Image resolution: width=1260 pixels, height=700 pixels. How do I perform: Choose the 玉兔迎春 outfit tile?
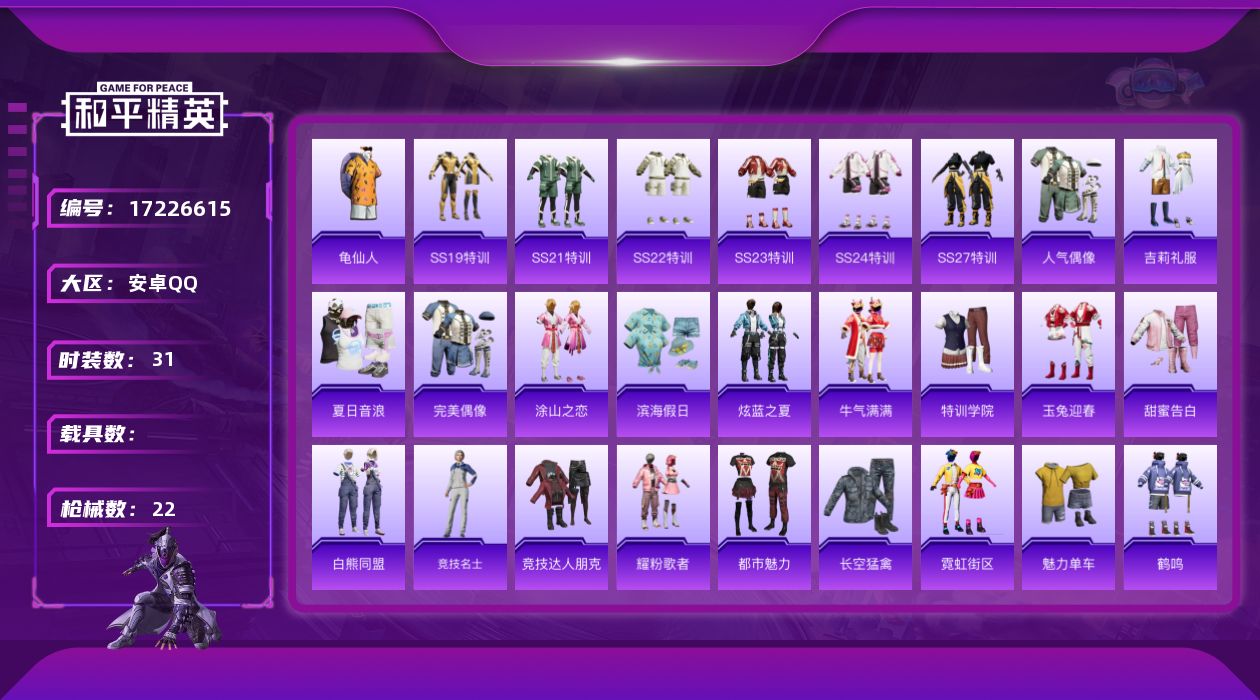pos(1068,363)
